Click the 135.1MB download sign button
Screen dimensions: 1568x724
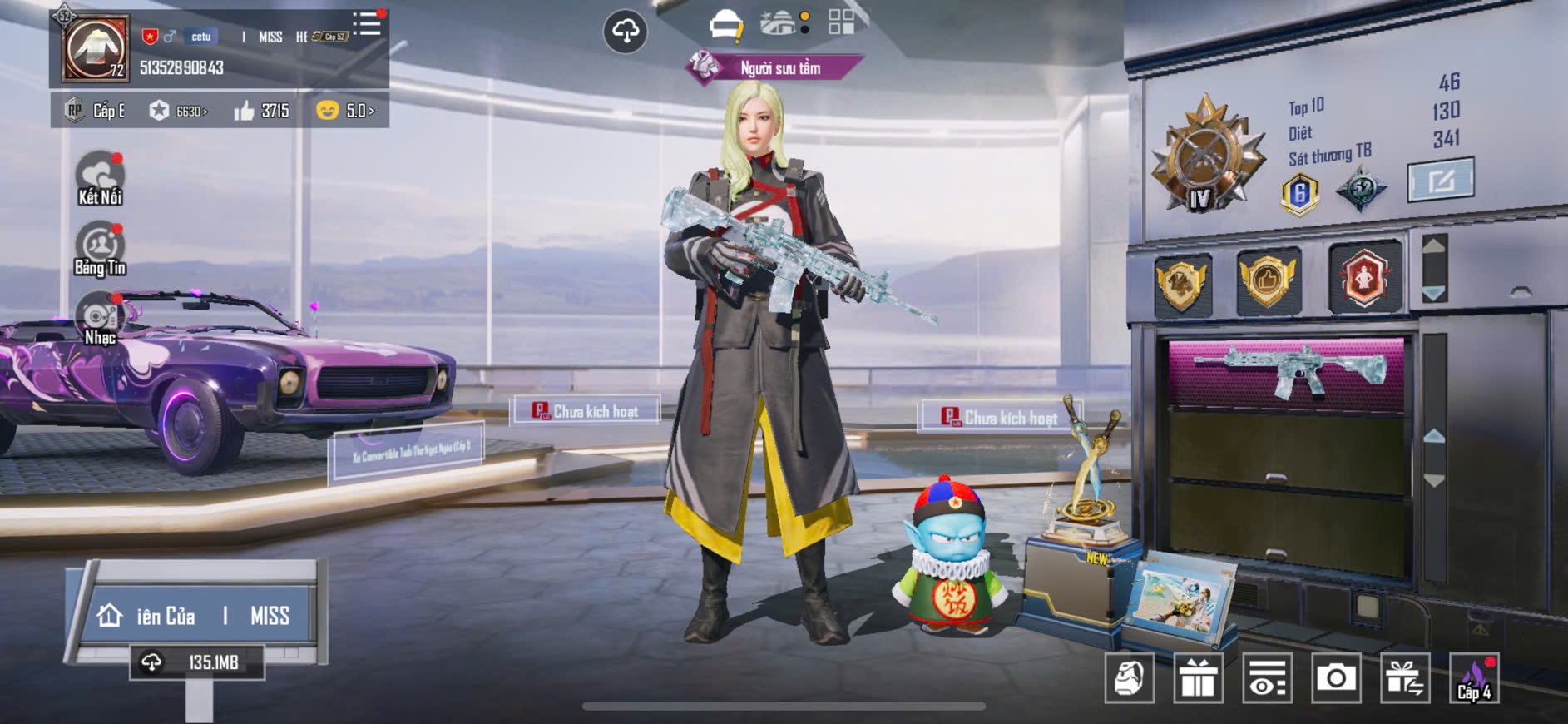click(197, 662)
